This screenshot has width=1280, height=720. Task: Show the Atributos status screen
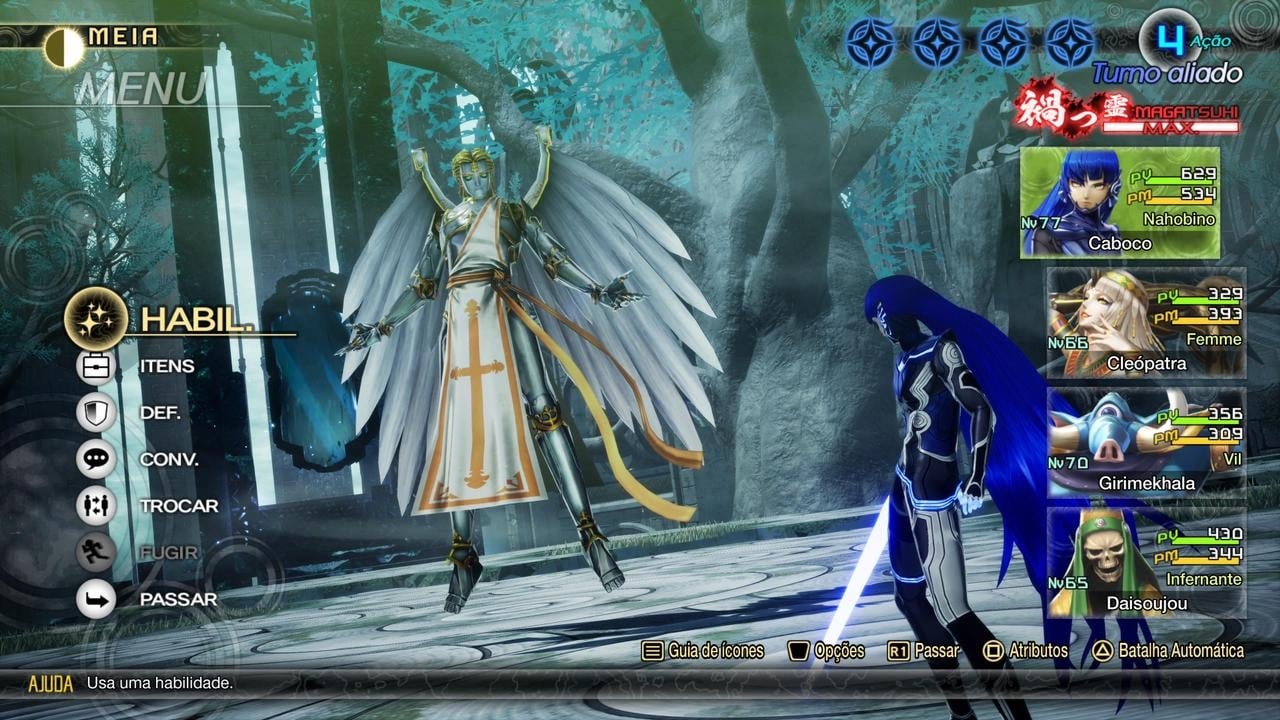pos(1026,651)
